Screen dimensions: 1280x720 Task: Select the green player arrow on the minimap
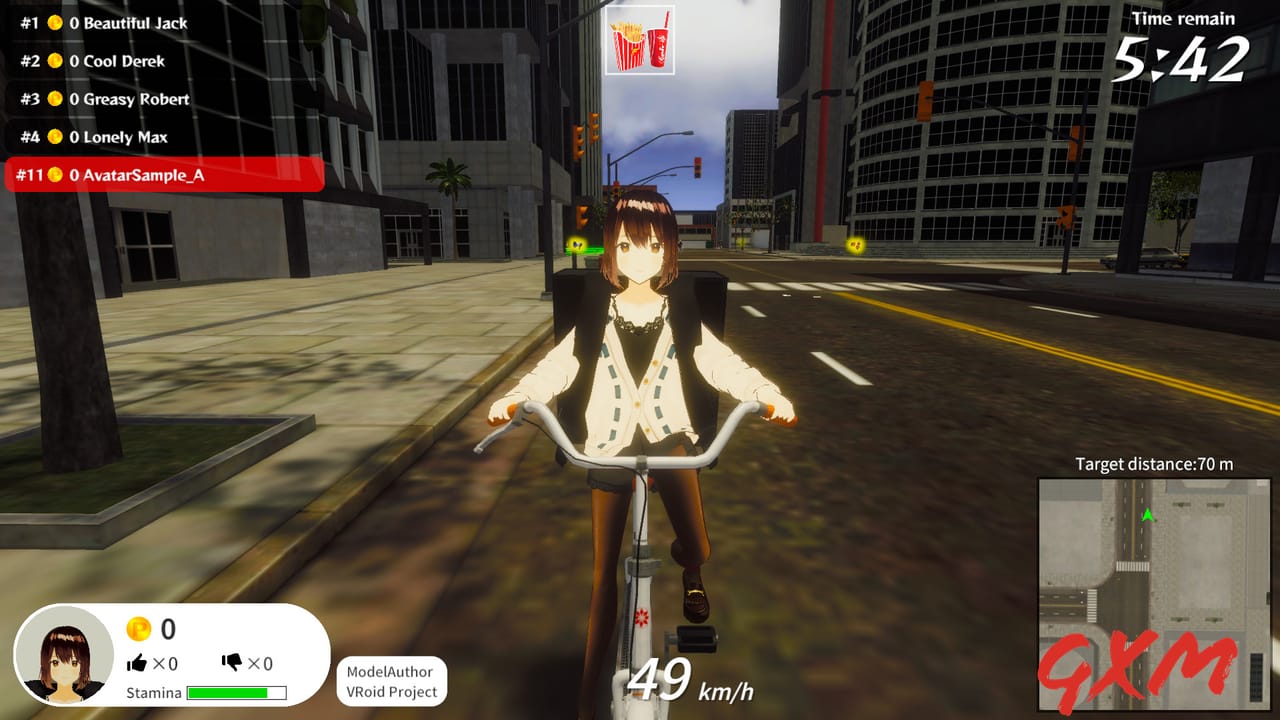1146,518
